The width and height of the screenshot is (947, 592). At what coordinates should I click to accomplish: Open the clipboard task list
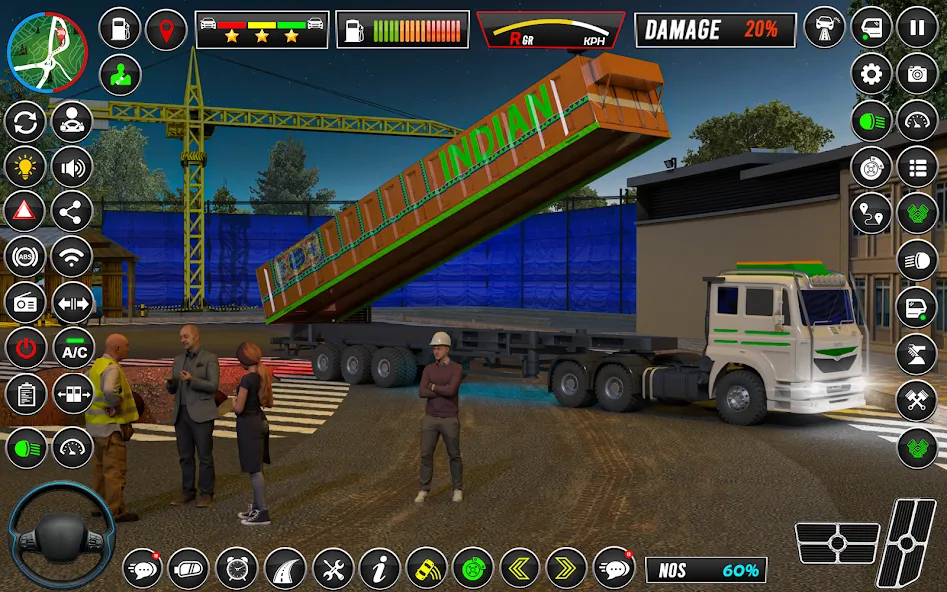pyautogui.click(x=26, y=394)
